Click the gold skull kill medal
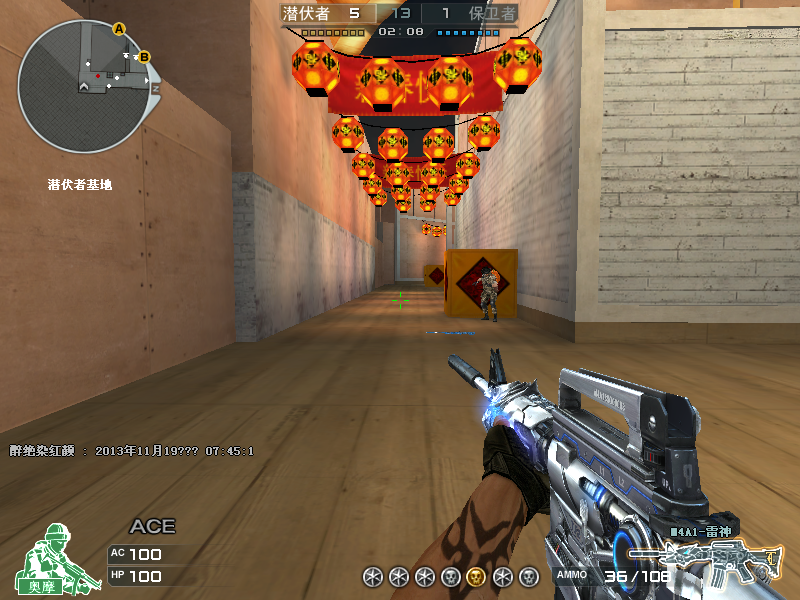The image size is (800, 600). click(x=477, y=576)
